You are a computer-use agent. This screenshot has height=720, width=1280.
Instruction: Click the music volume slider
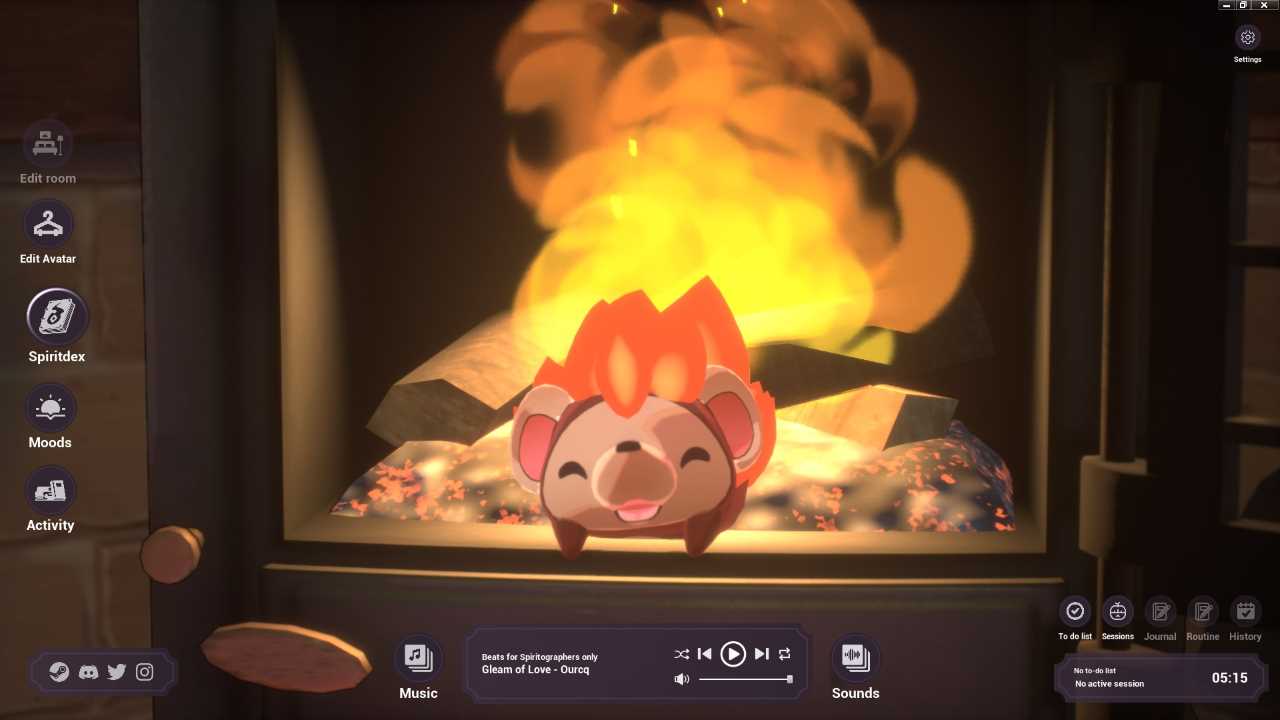pos(745,679)
